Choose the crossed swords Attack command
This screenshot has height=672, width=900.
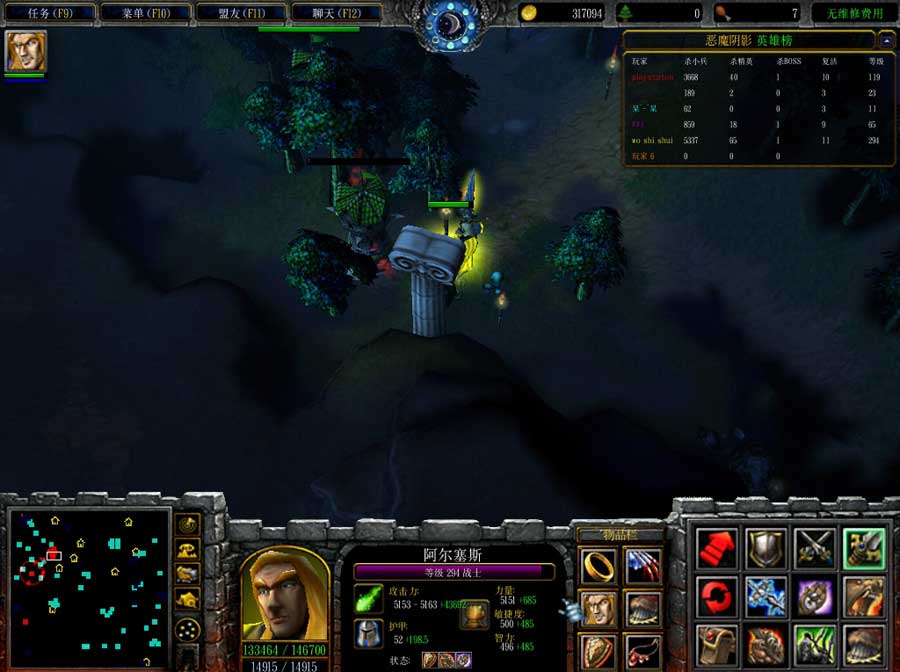(x=815, y=548)
